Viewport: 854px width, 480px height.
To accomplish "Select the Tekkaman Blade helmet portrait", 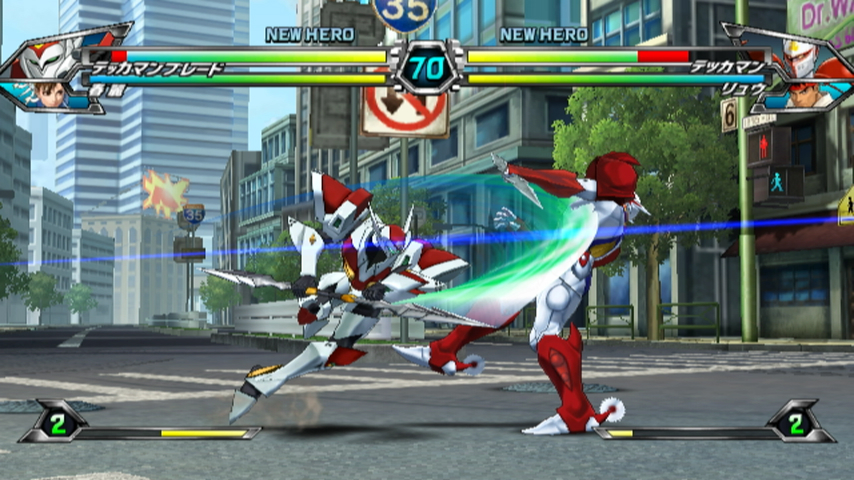I will click(48, 55).
